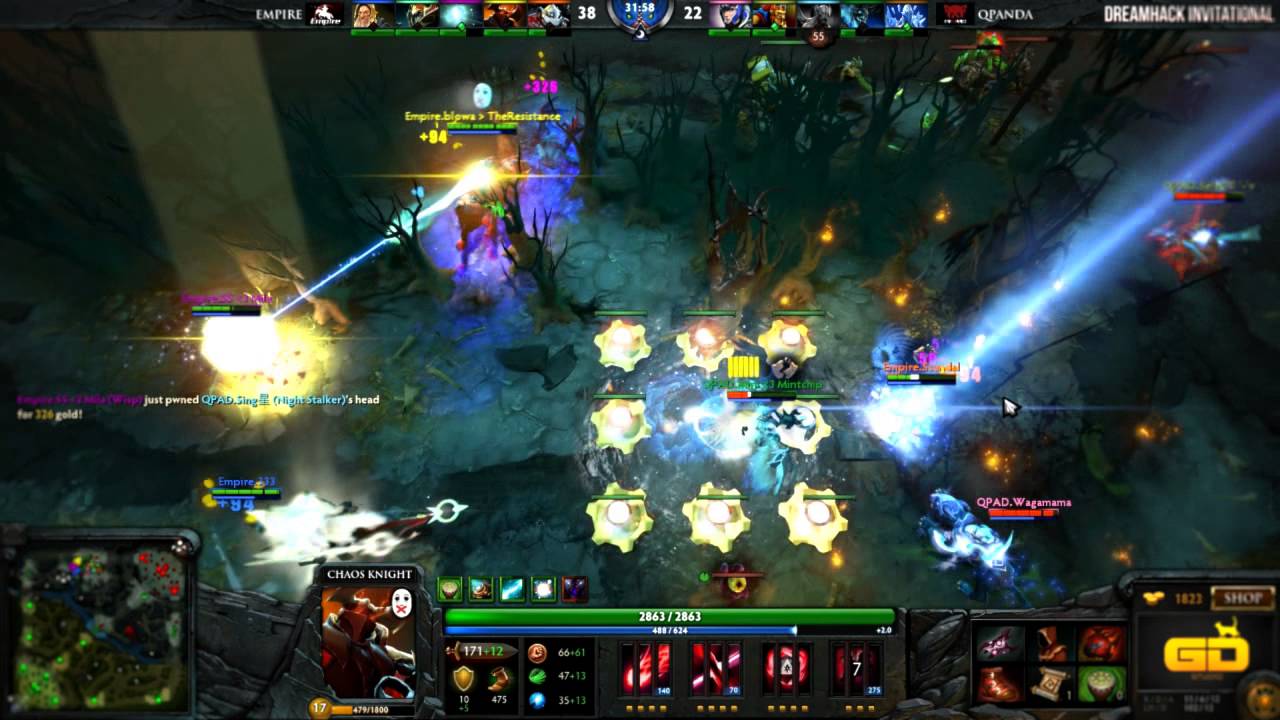
Task: Cast the Chaos Bolt ability
Action: coord(647,666)
